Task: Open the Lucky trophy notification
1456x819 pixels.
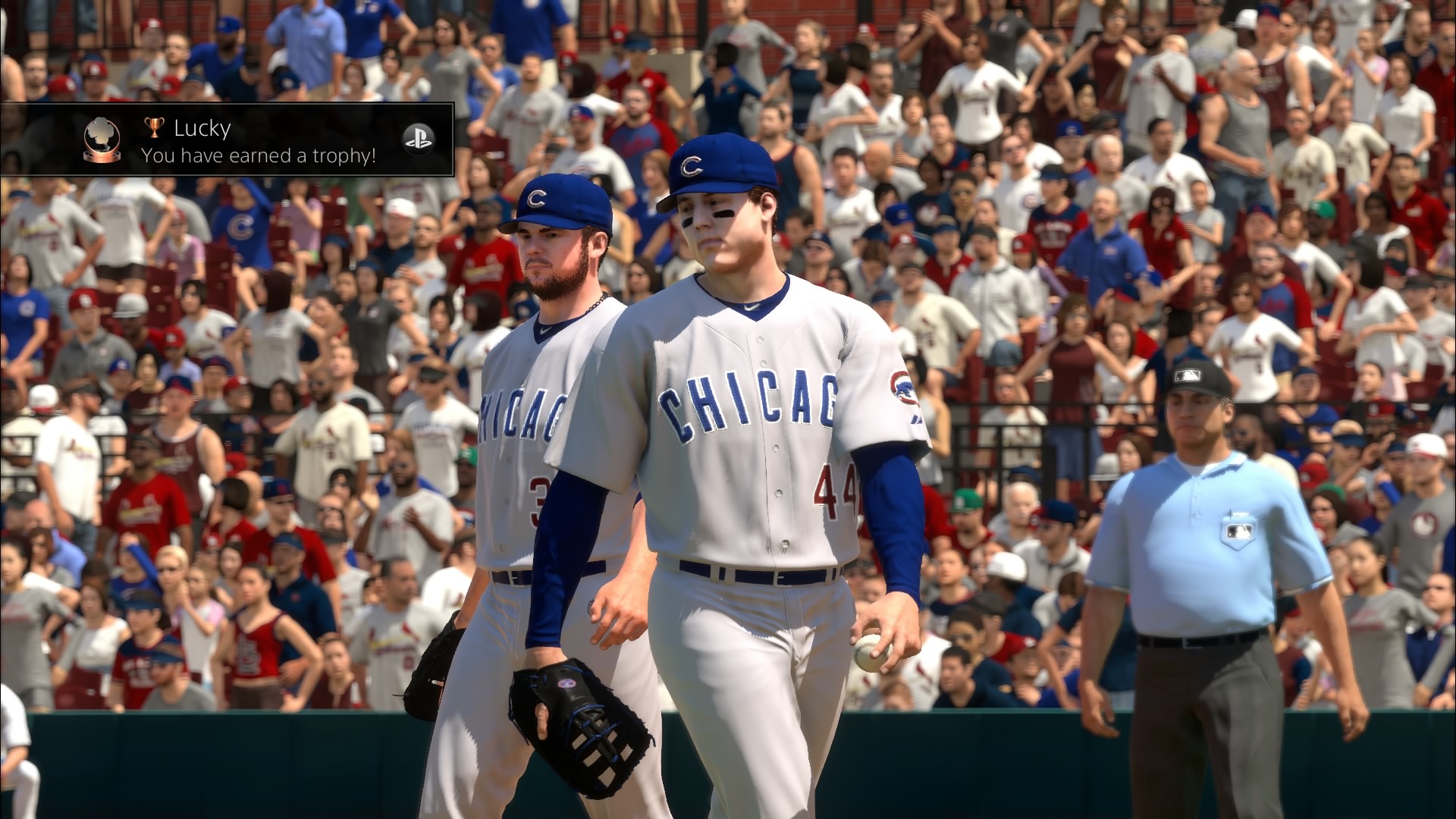Action: point(227,140)
